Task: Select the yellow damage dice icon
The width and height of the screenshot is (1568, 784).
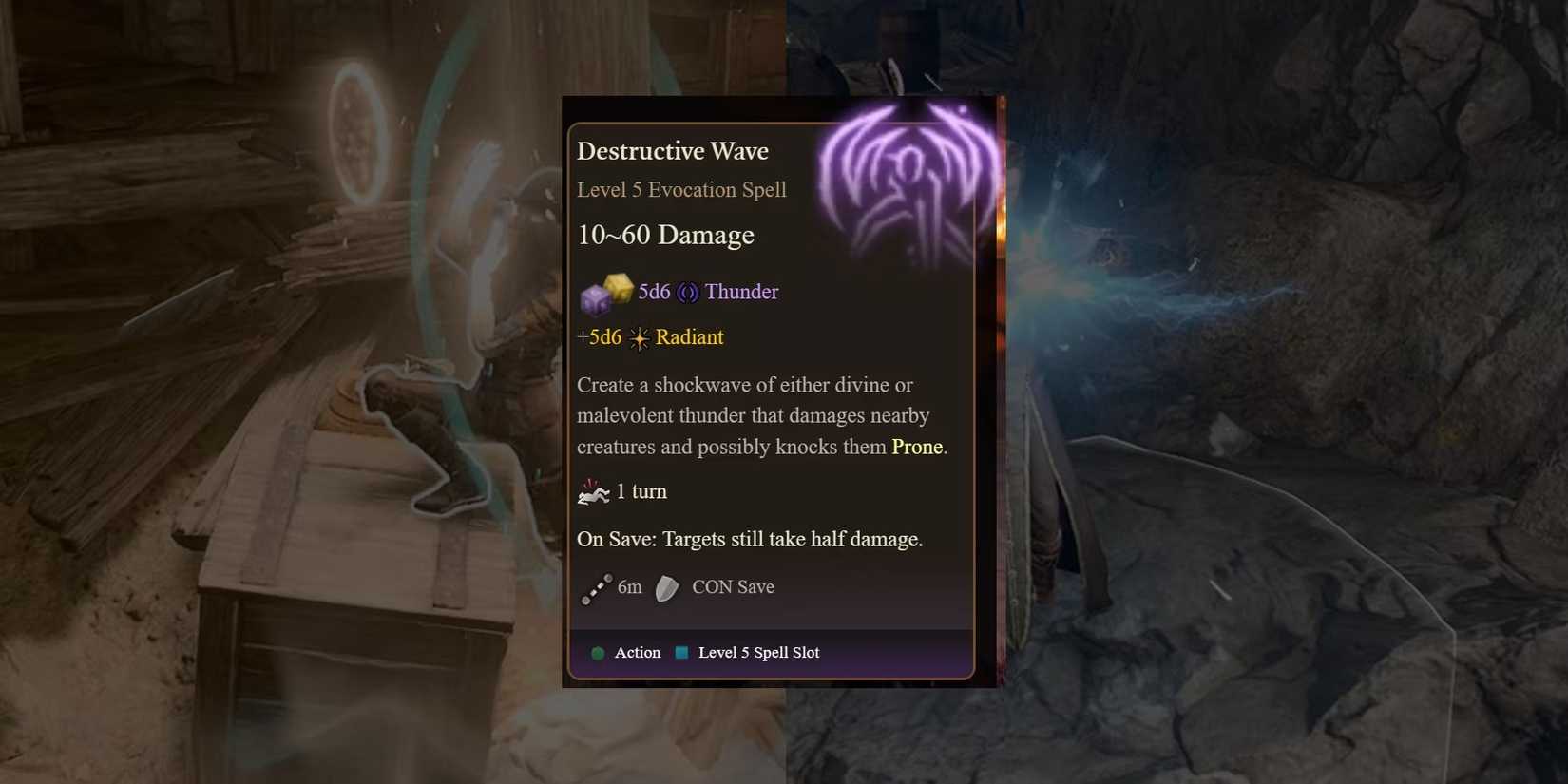Action: 620,288
